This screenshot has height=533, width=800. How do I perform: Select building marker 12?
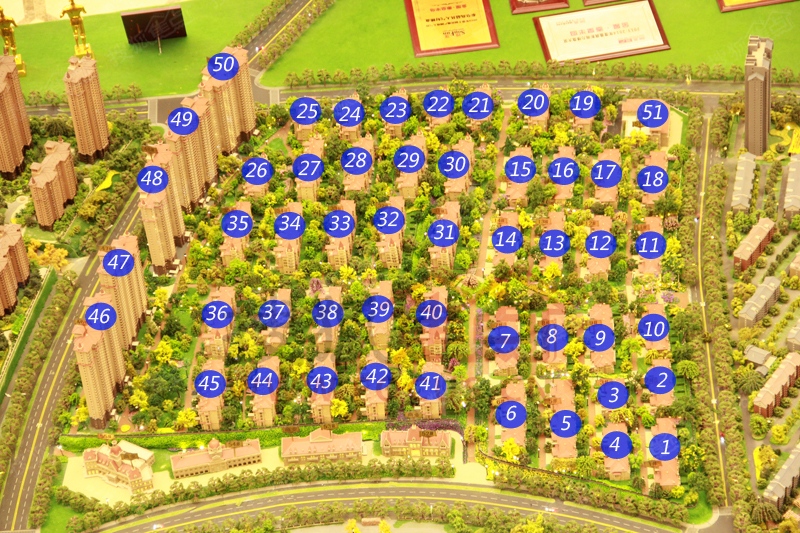600,243
